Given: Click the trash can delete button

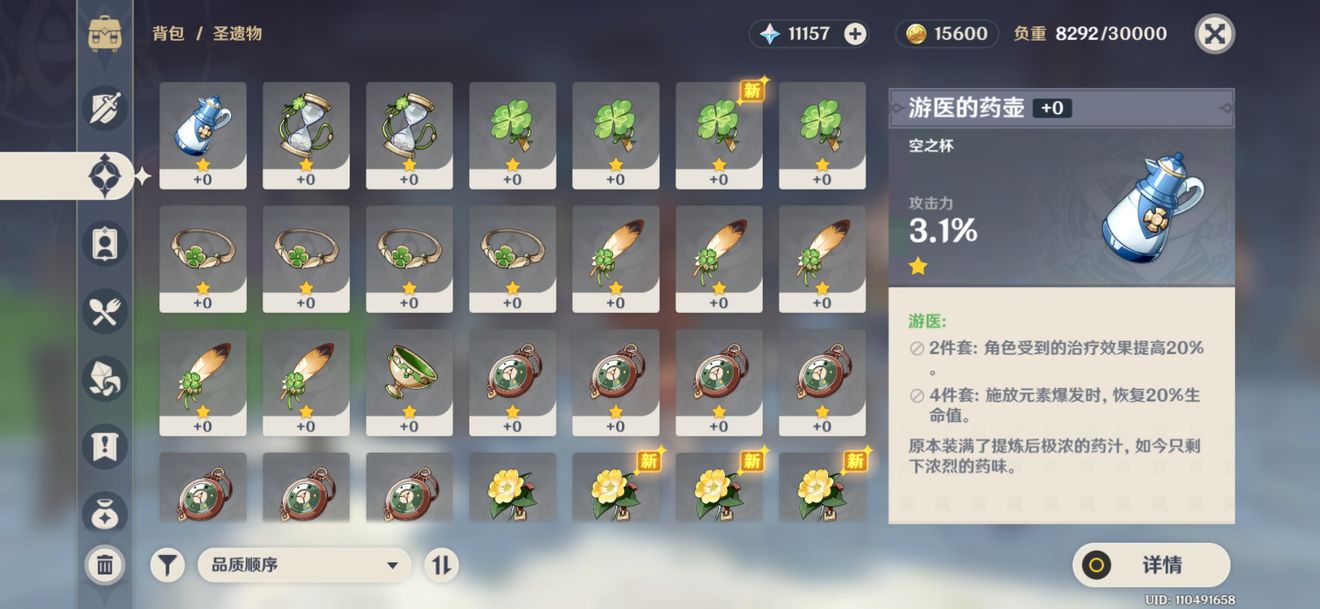Looking at the screenshot, I should (105, 565).
